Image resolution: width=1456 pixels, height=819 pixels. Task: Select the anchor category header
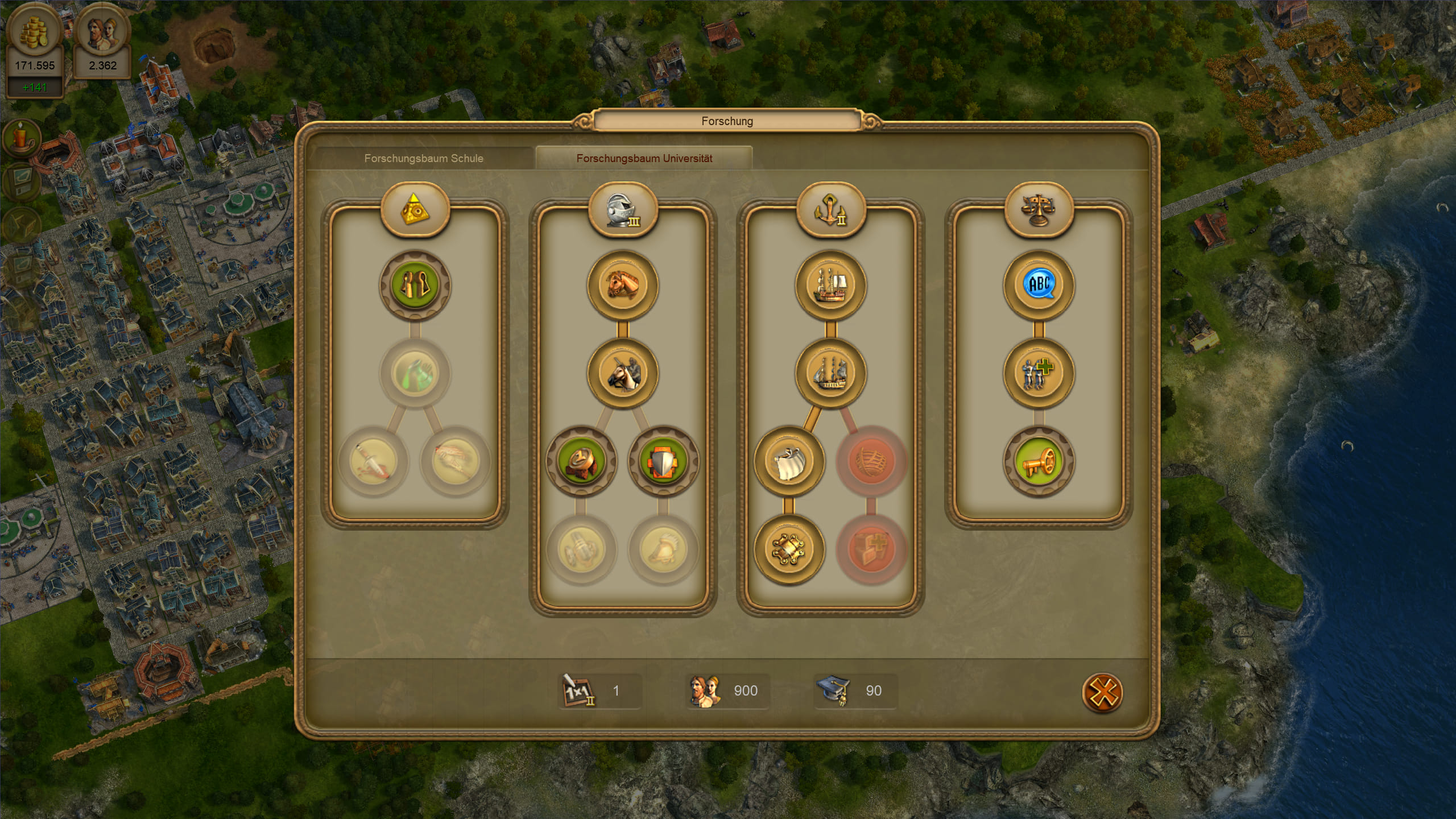click(x=831, y=210)
